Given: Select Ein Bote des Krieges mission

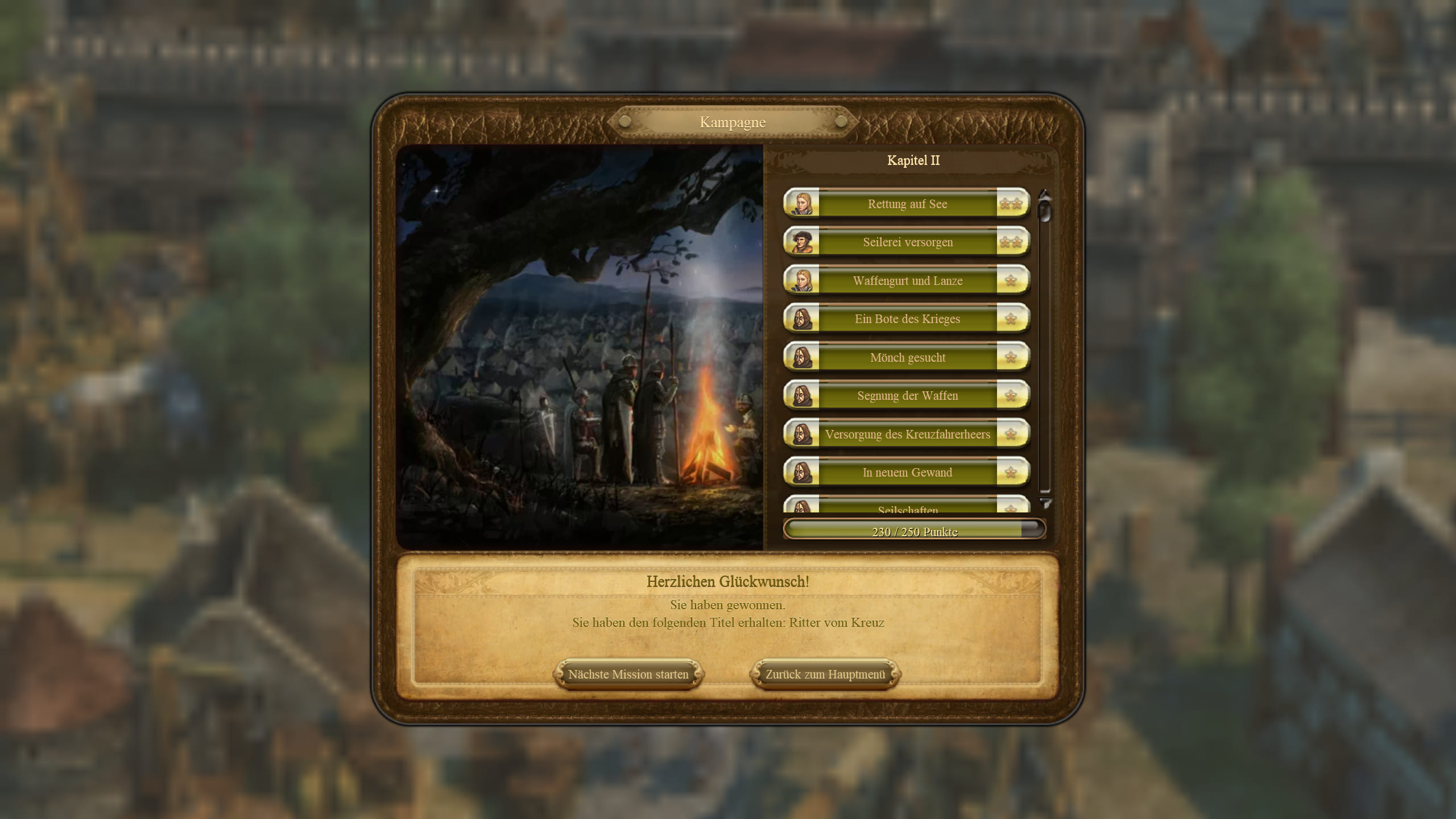Looking at the screenshot, I should [907, 319].
